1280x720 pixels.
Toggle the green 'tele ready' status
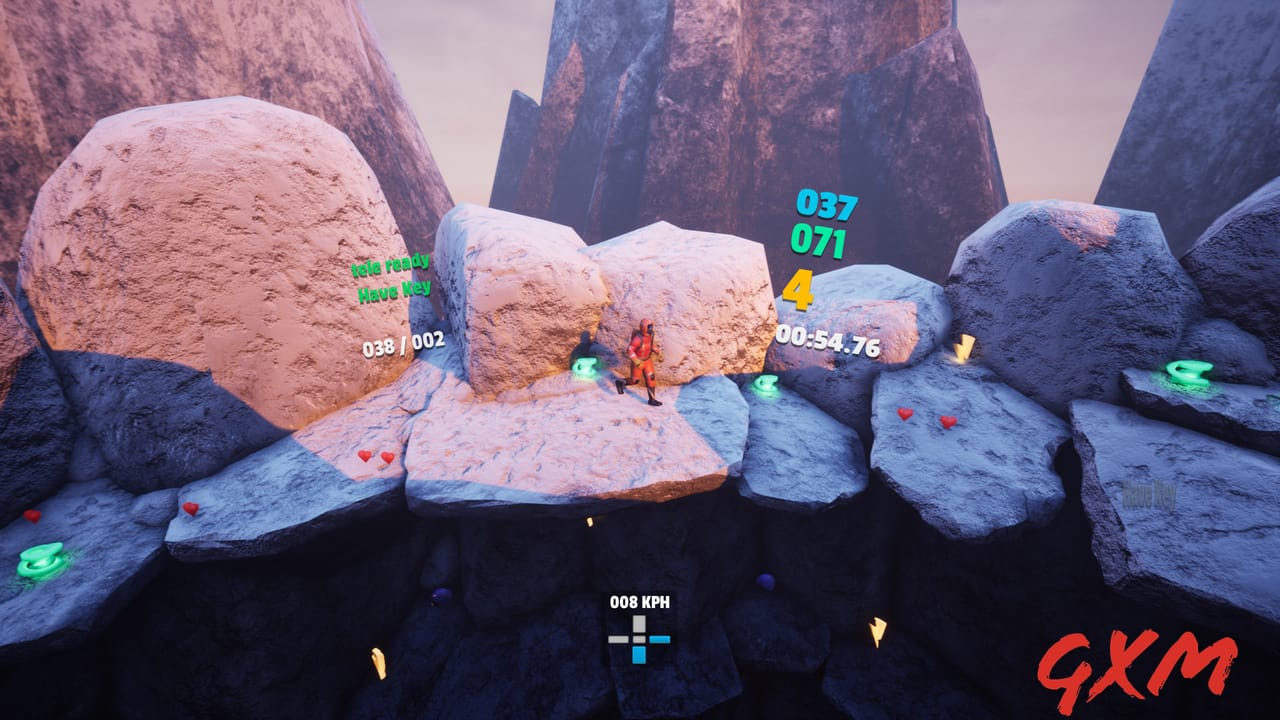392,268
